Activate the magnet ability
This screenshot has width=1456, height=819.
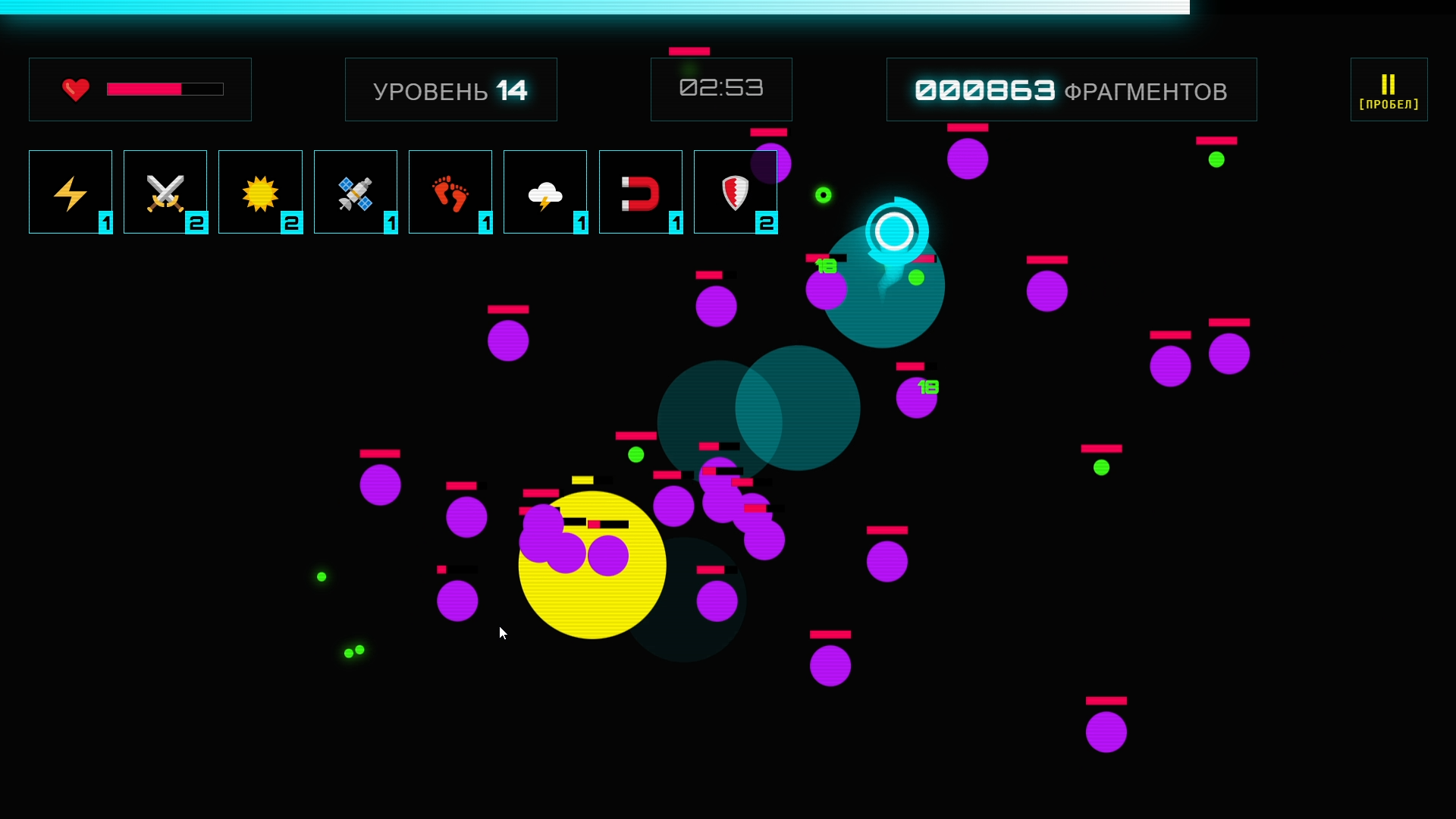(x=640, y=191)
